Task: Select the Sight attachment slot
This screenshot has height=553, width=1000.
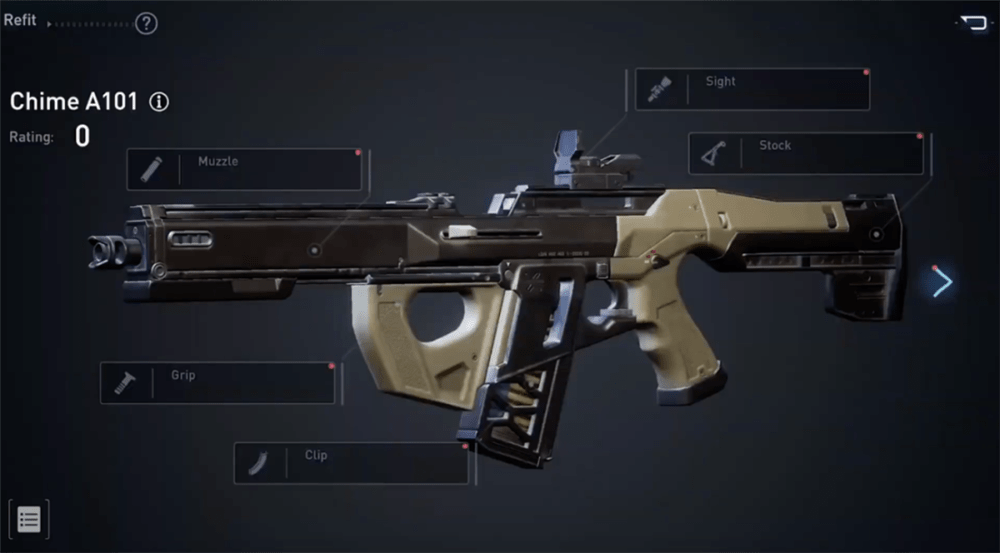Action: 752,89
